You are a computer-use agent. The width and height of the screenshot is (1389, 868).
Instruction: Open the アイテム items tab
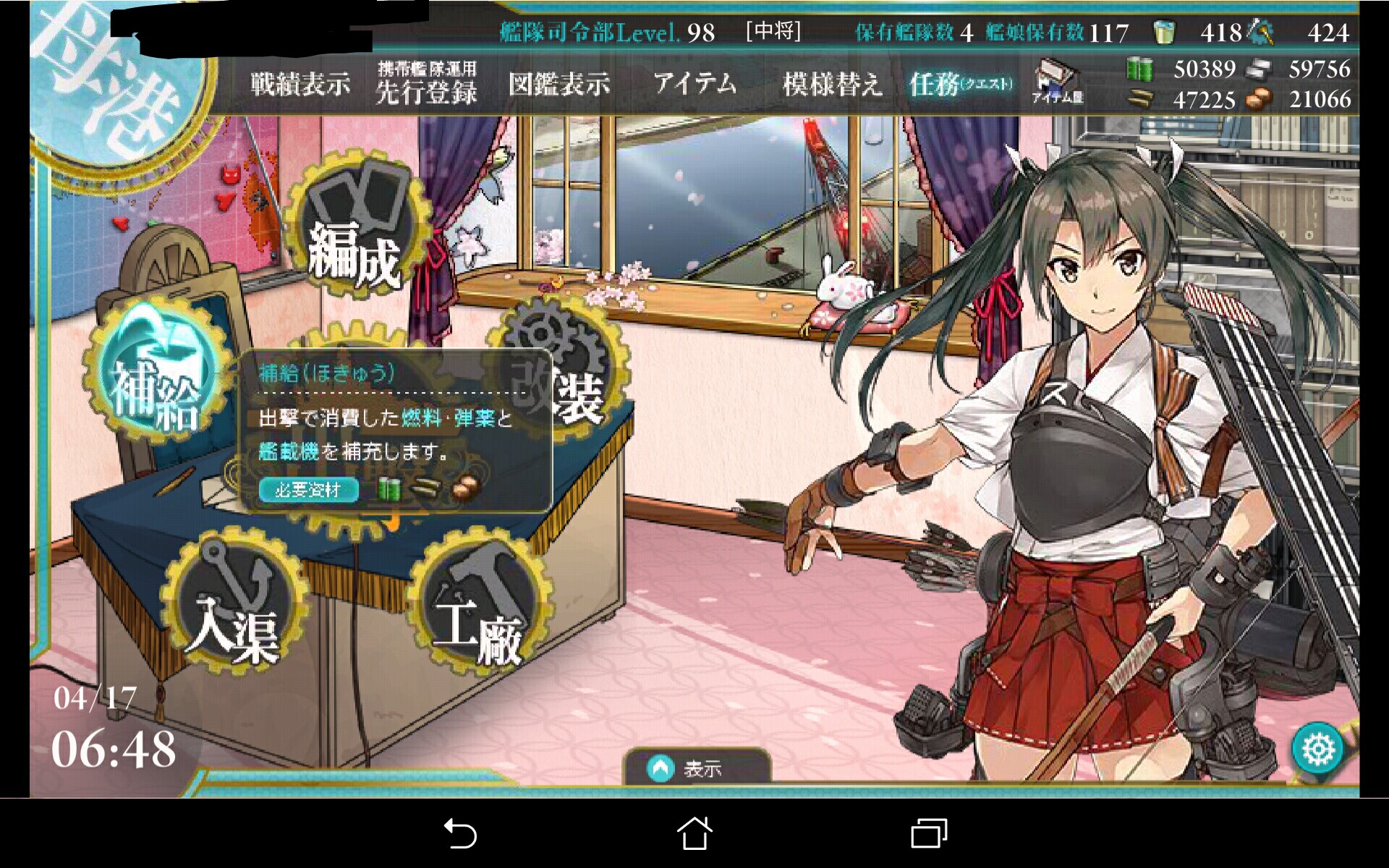point(695,85)
